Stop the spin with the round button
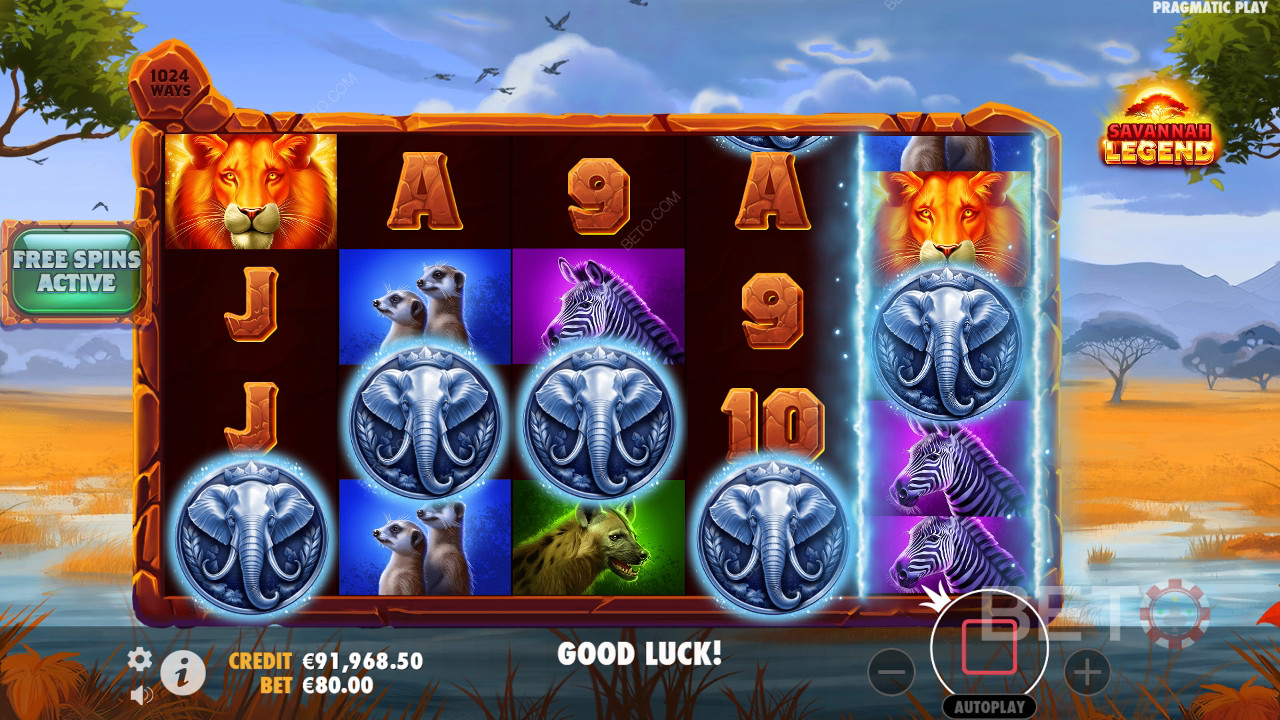The height and width of the screenshot is (720, 1280). click(x=989, y=647)
